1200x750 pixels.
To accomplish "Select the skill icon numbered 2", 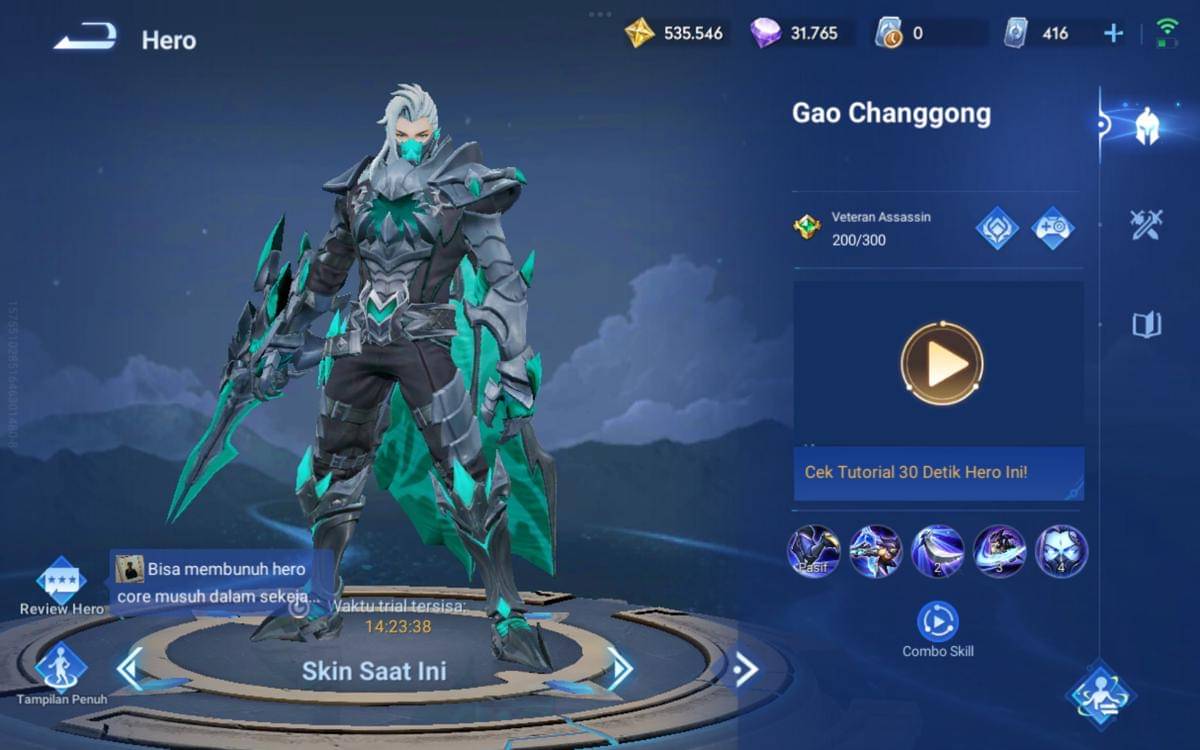I will 938,551.
